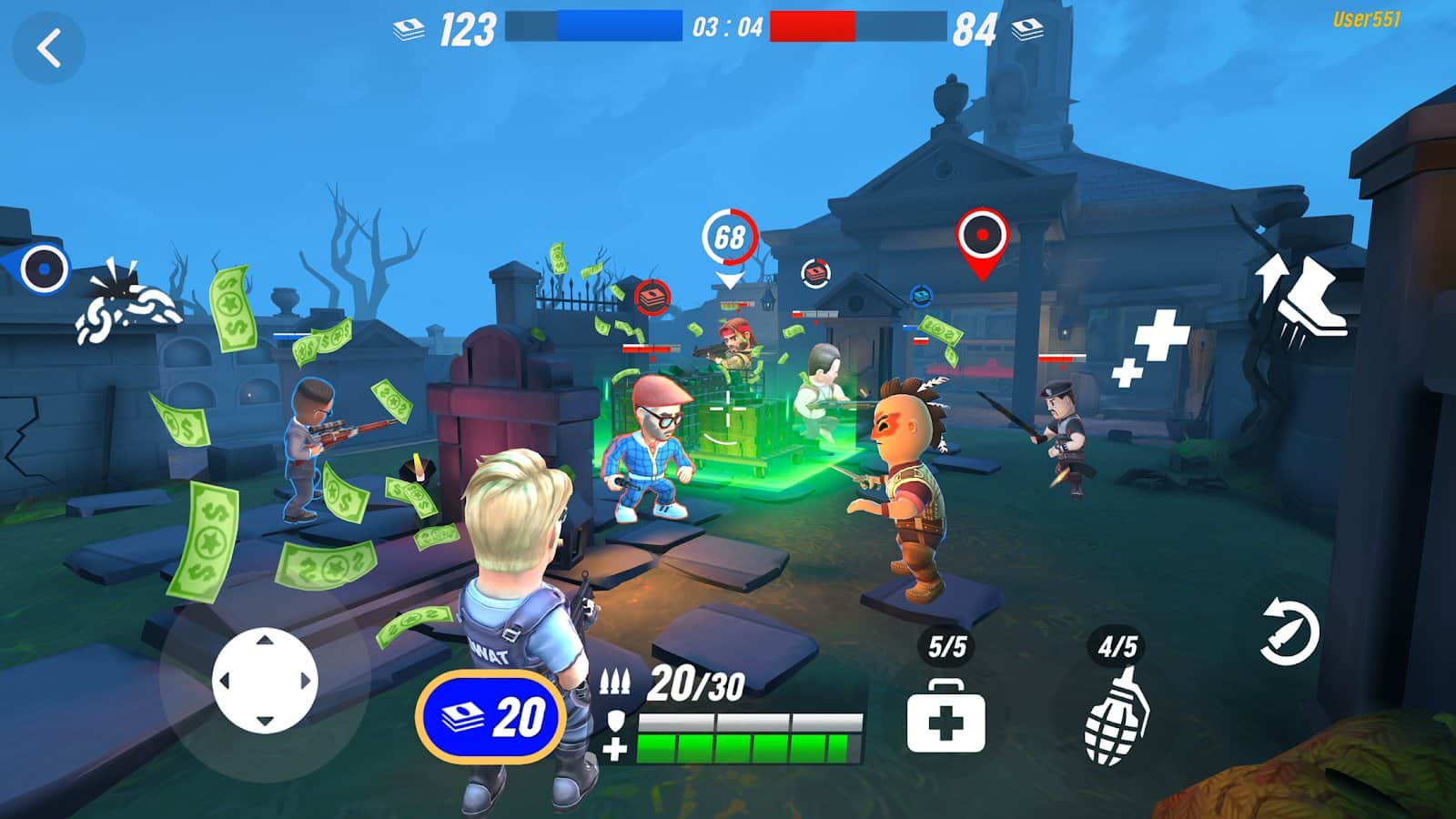Screen dimensions: 1456x819
Task: Throw a grenade
Action: (1117, 717)
